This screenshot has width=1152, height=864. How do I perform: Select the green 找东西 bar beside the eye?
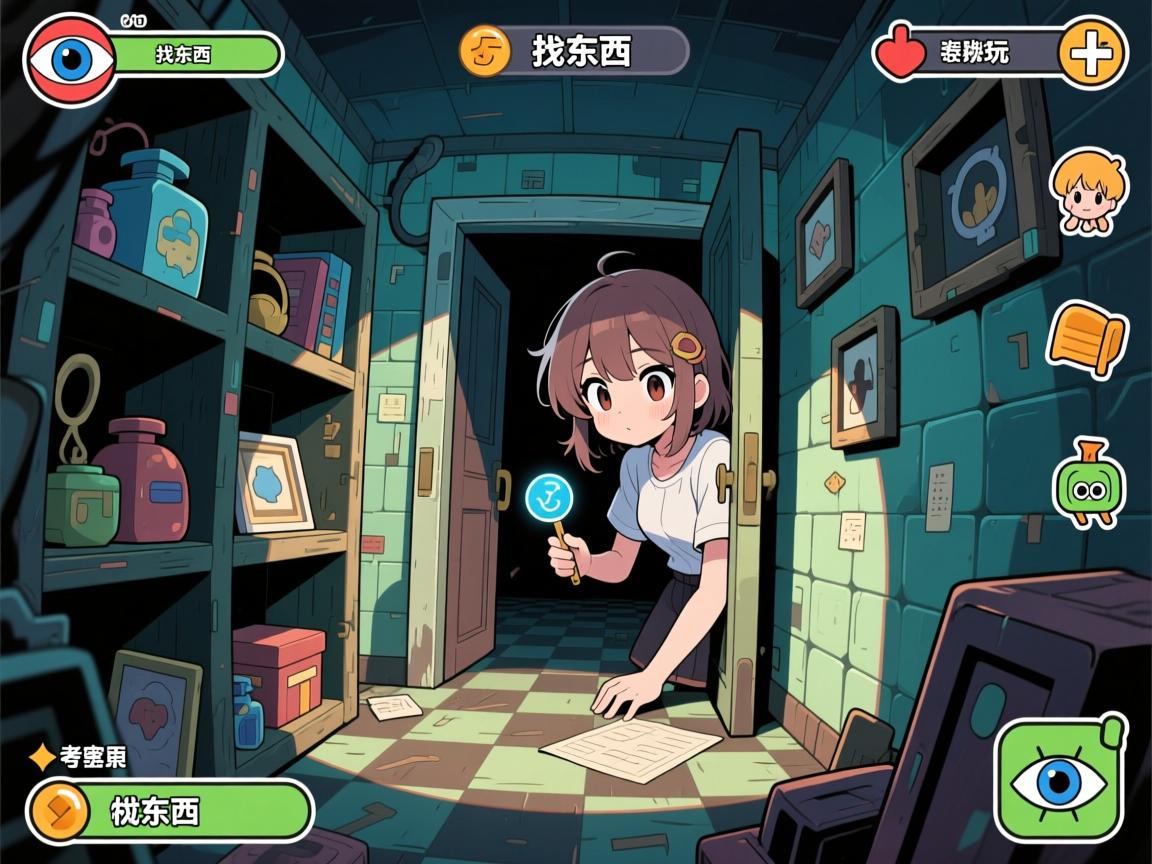pyautogui.click(x=196, y=55)
